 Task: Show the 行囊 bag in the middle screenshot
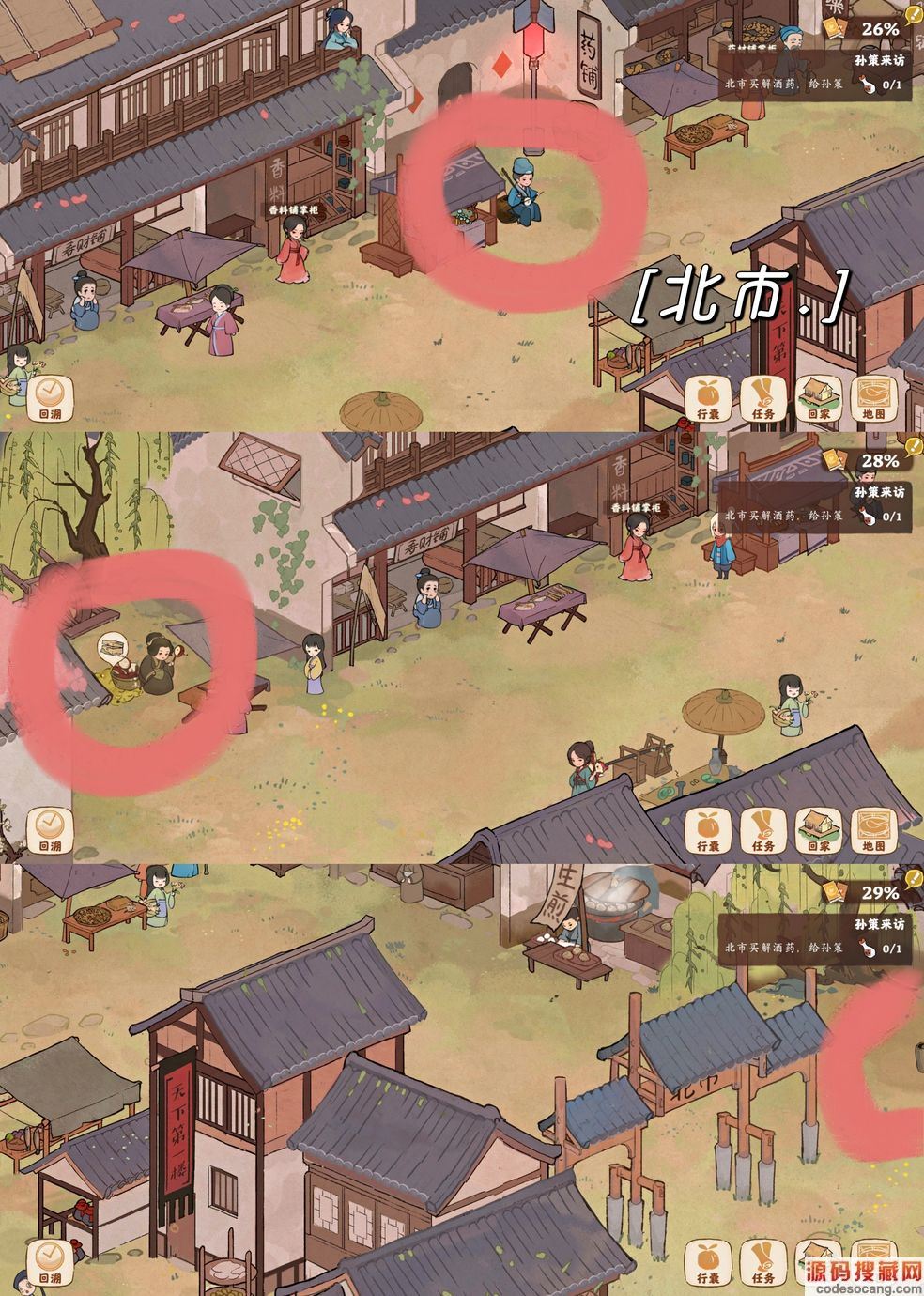point(707,829)
